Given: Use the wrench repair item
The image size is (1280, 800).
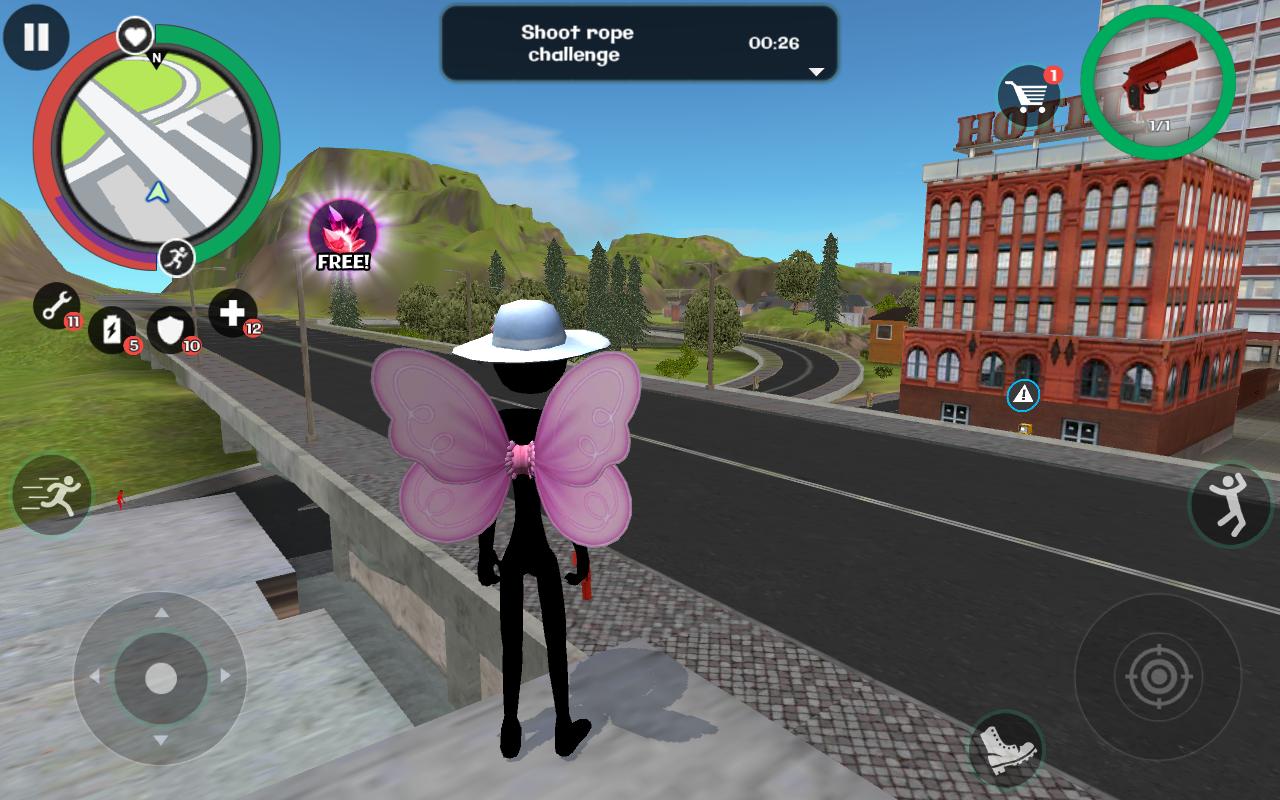Looking at the screenshot, I should point(55,308).
